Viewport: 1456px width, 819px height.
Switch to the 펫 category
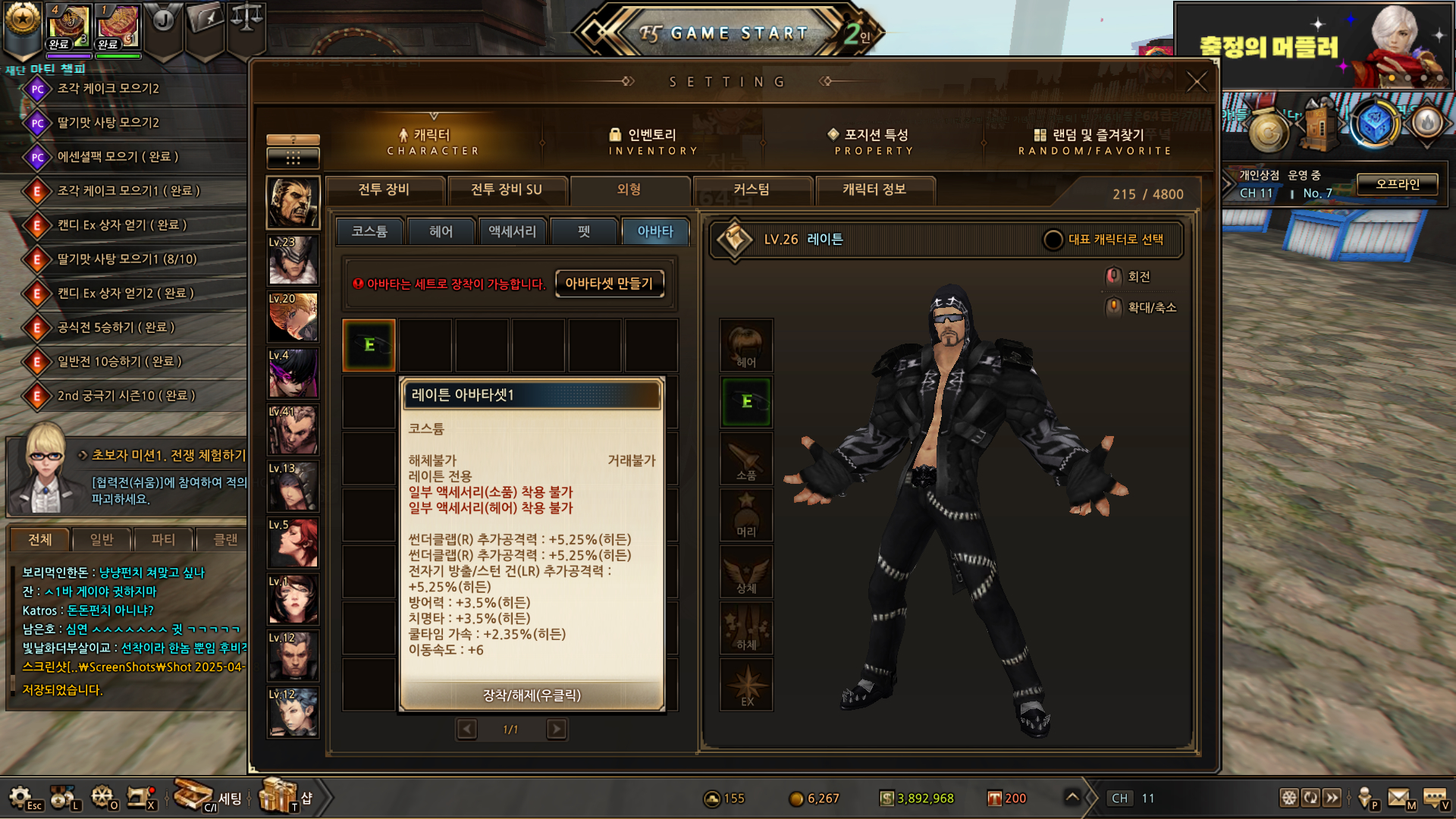tap(583, 231)
